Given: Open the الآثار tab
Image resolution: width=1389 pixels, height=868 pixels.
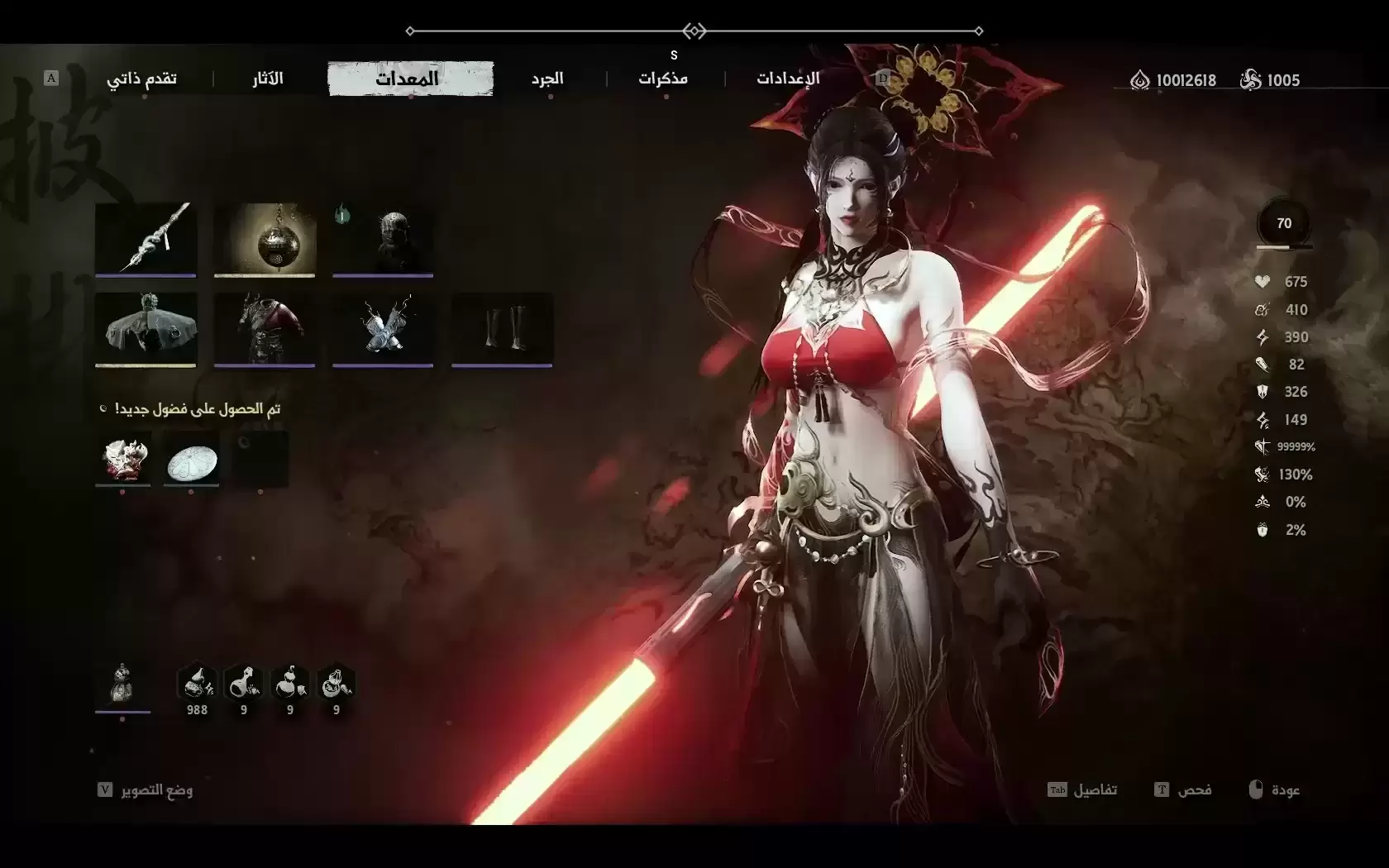Looking at the screenshot, I should pyautogui.click(x=268, y=79).
